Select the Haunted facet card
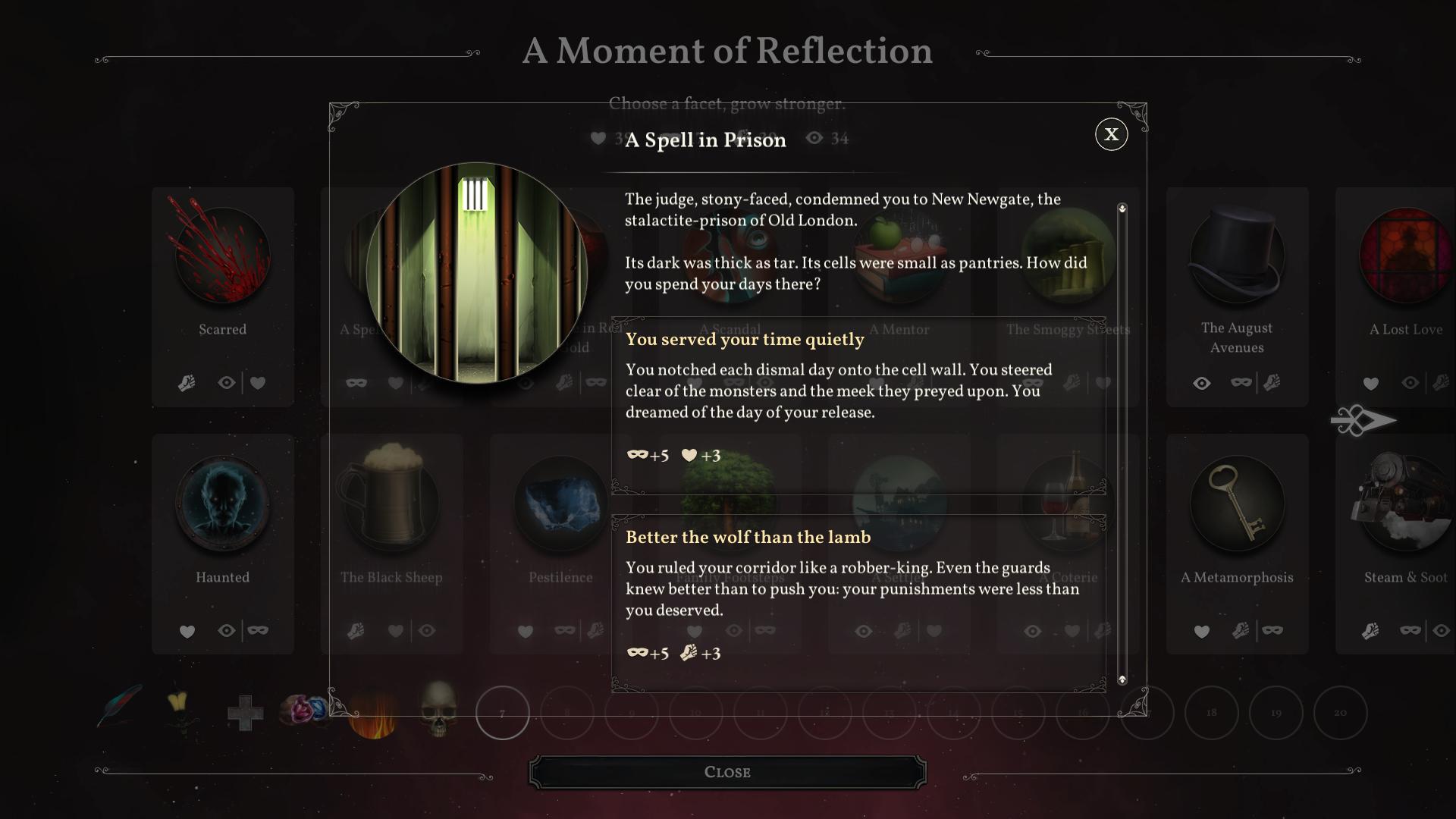The image size is (1456, 819). tap(222, 543)
